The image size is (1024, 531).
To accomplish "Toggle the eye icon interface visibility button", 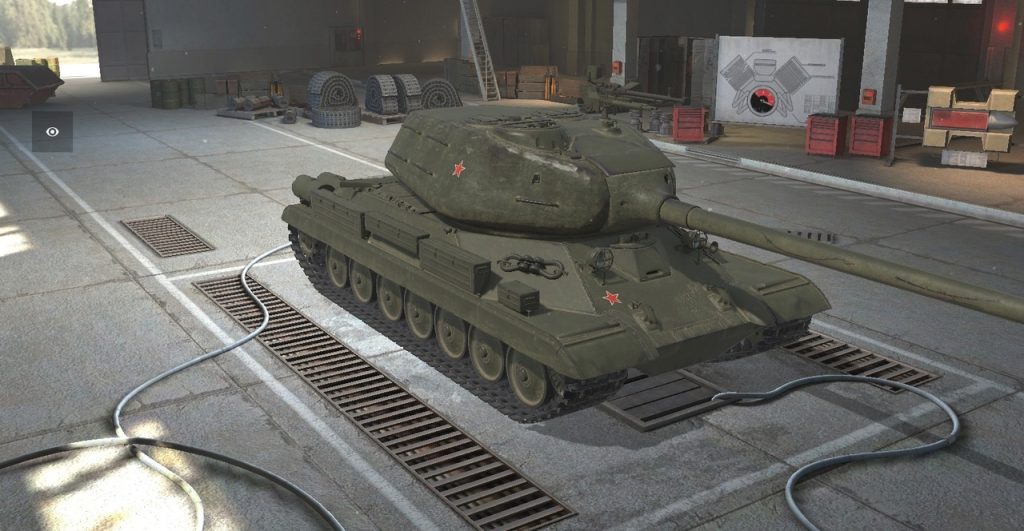I will click(x=52, y=131).
